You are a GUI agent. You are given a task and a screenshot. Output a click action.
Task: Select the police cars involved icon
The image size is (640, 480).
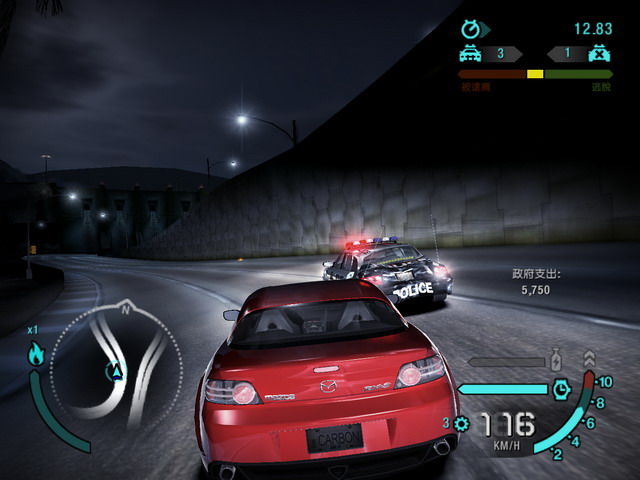click(x=469, y=53)
